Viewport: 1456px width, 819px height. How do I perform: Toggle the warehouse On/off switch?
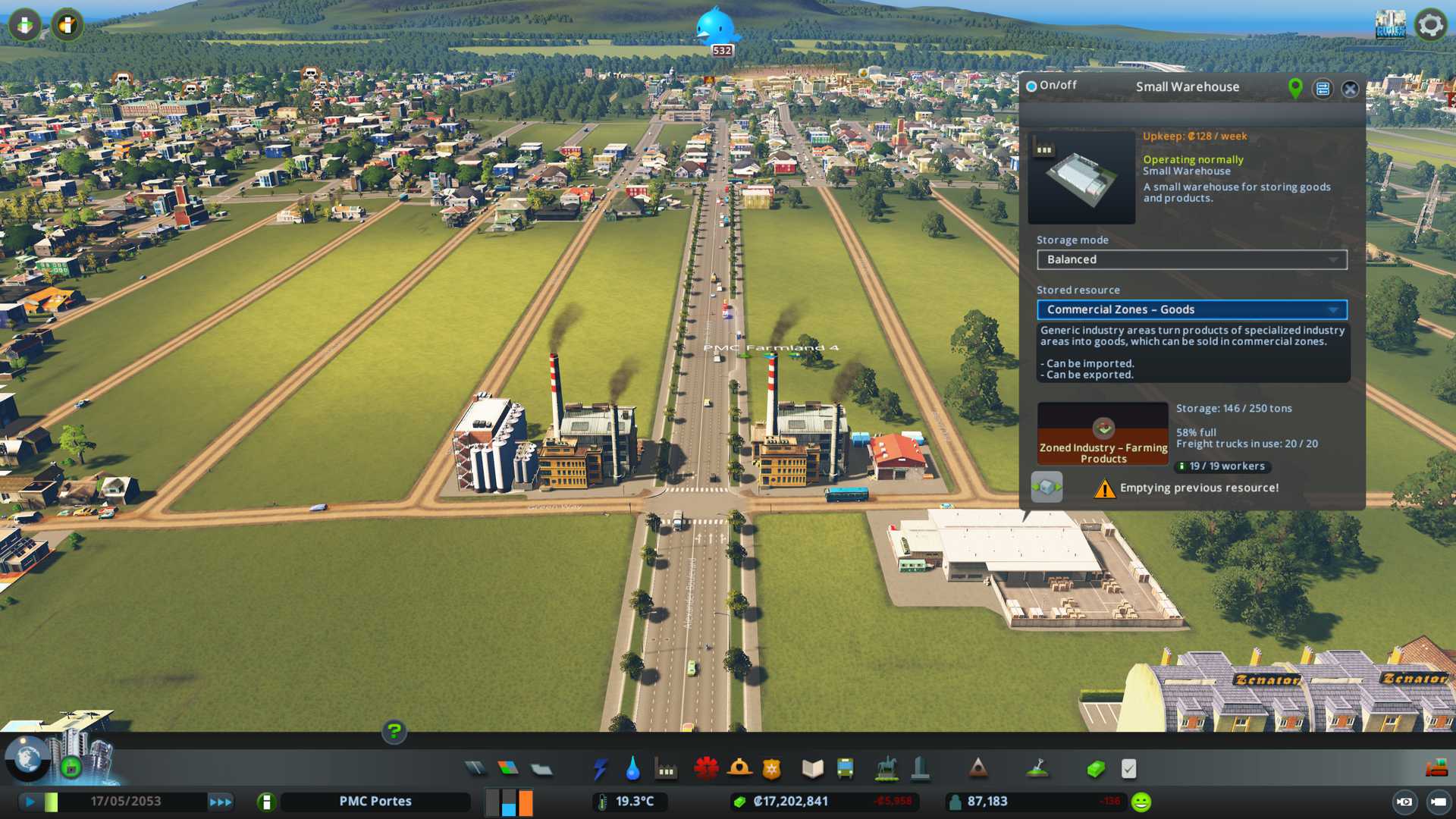(x=1031, y=86)
